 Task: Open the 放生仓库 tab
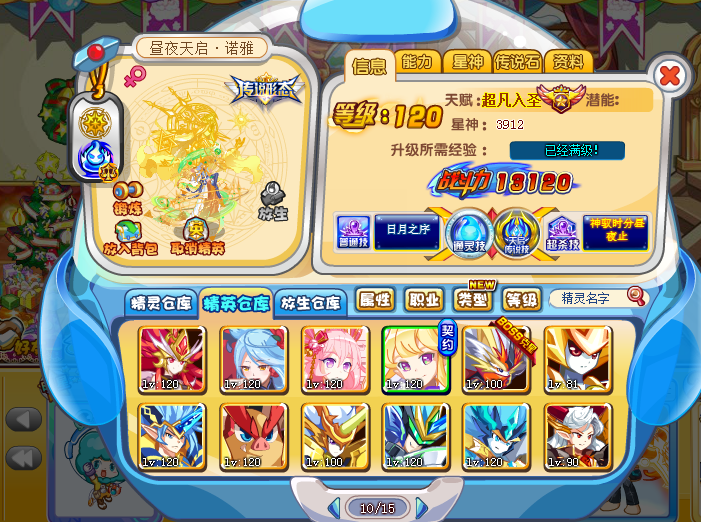pyautogui.click(x=311, y=302)
